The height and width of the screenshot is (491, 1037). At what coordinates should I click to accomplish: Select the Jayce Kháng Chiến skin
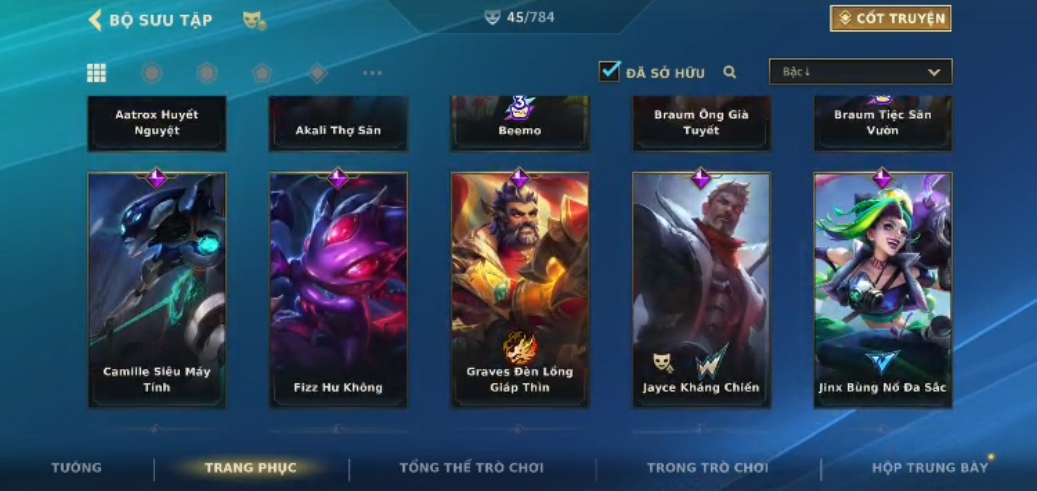point(701,290)
